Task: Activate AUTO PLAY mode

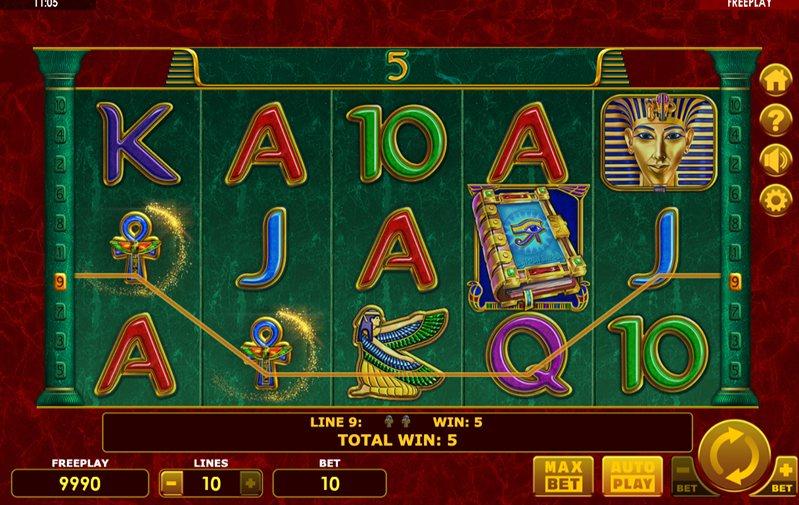Action: [630, 476]
